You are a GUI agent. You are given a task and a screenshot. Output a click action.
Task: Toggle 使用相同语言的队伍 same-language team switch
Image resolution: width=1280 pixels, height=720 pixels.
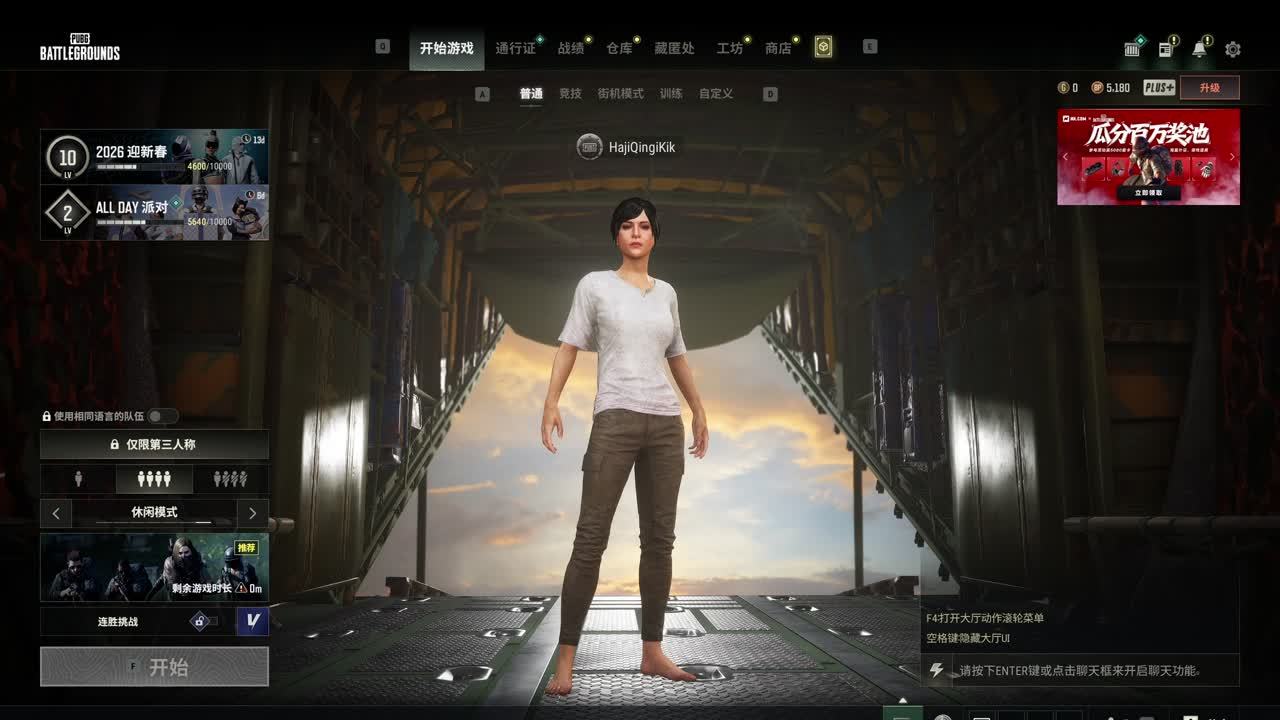pos(162,416)
